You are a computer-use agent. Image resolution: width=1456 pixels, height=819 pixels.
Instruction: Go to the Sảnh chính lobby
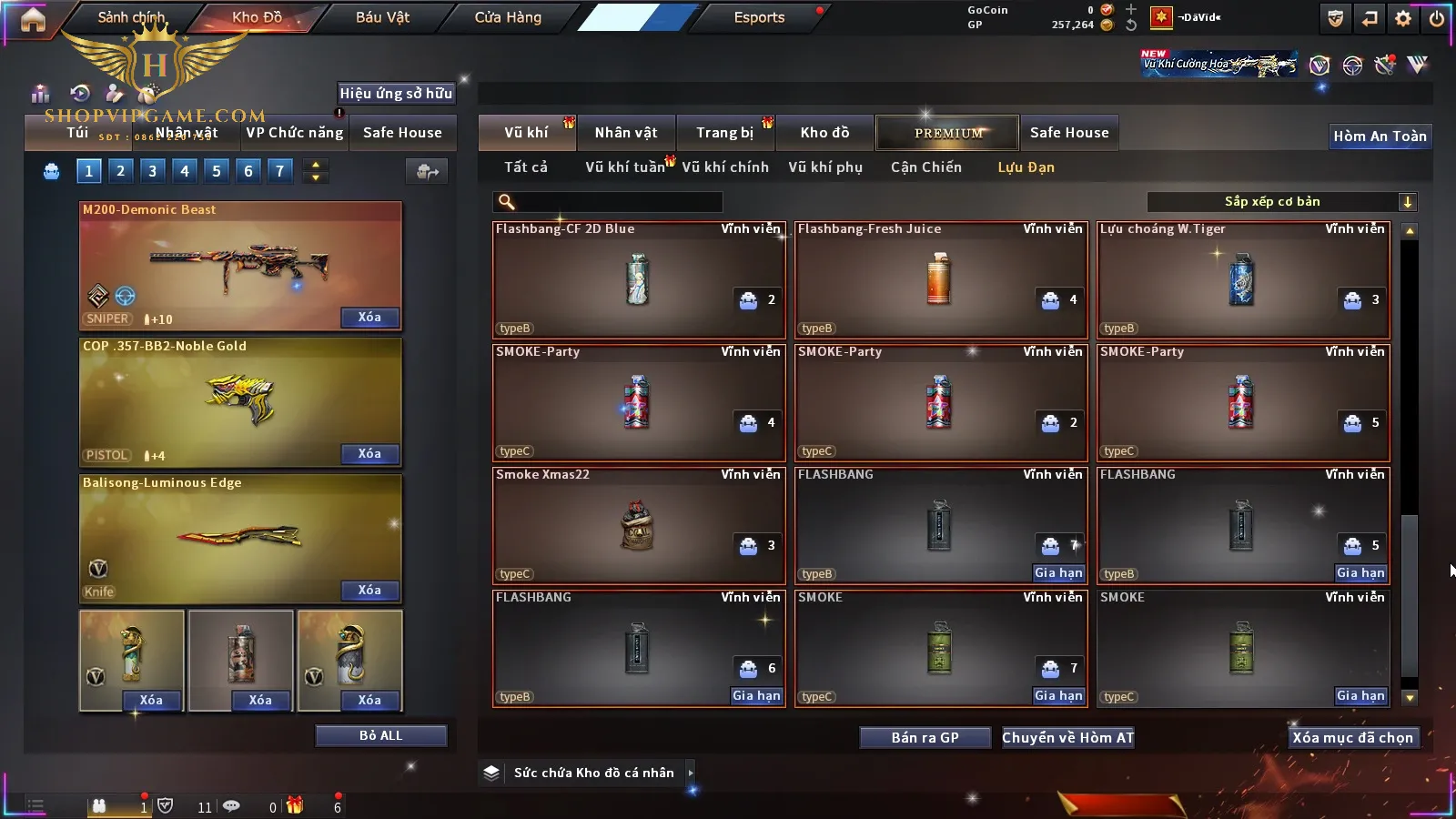[x=131, y=17]
